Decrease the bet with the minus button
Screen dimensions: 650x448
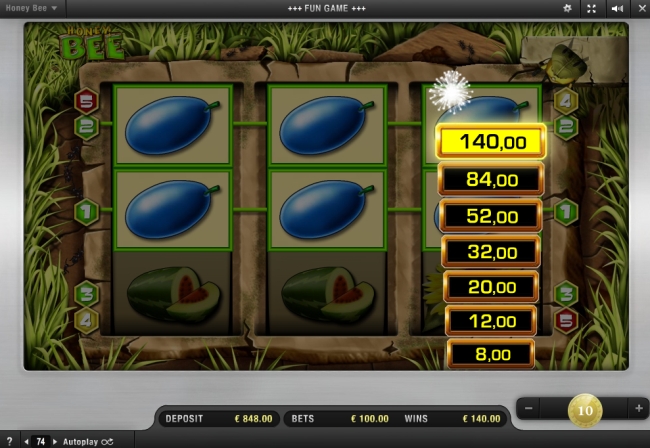(529, 408)
